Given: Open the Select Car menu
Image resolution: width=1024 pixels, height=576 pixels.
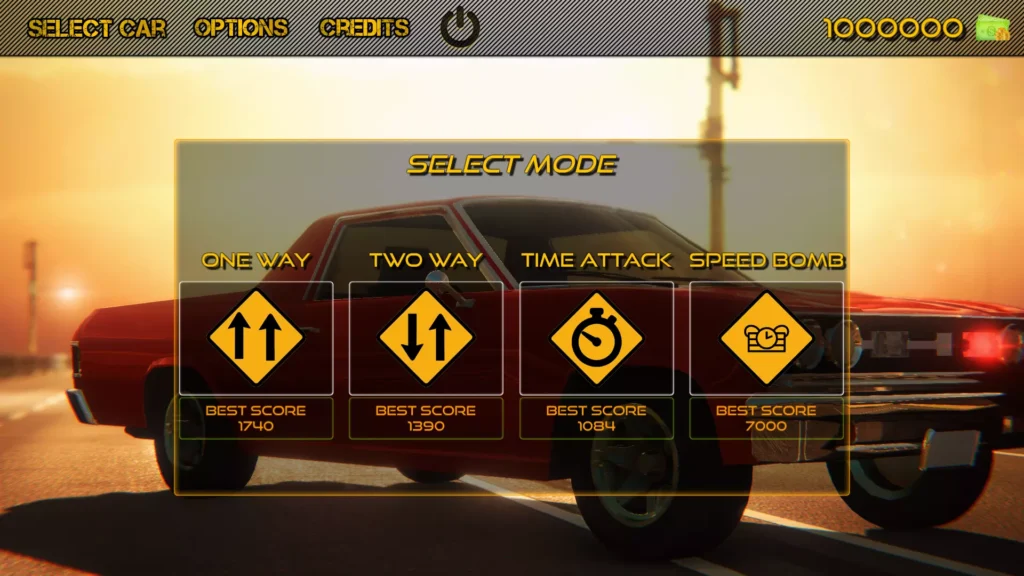Looking at the screenshot, I should coord(97,28).
